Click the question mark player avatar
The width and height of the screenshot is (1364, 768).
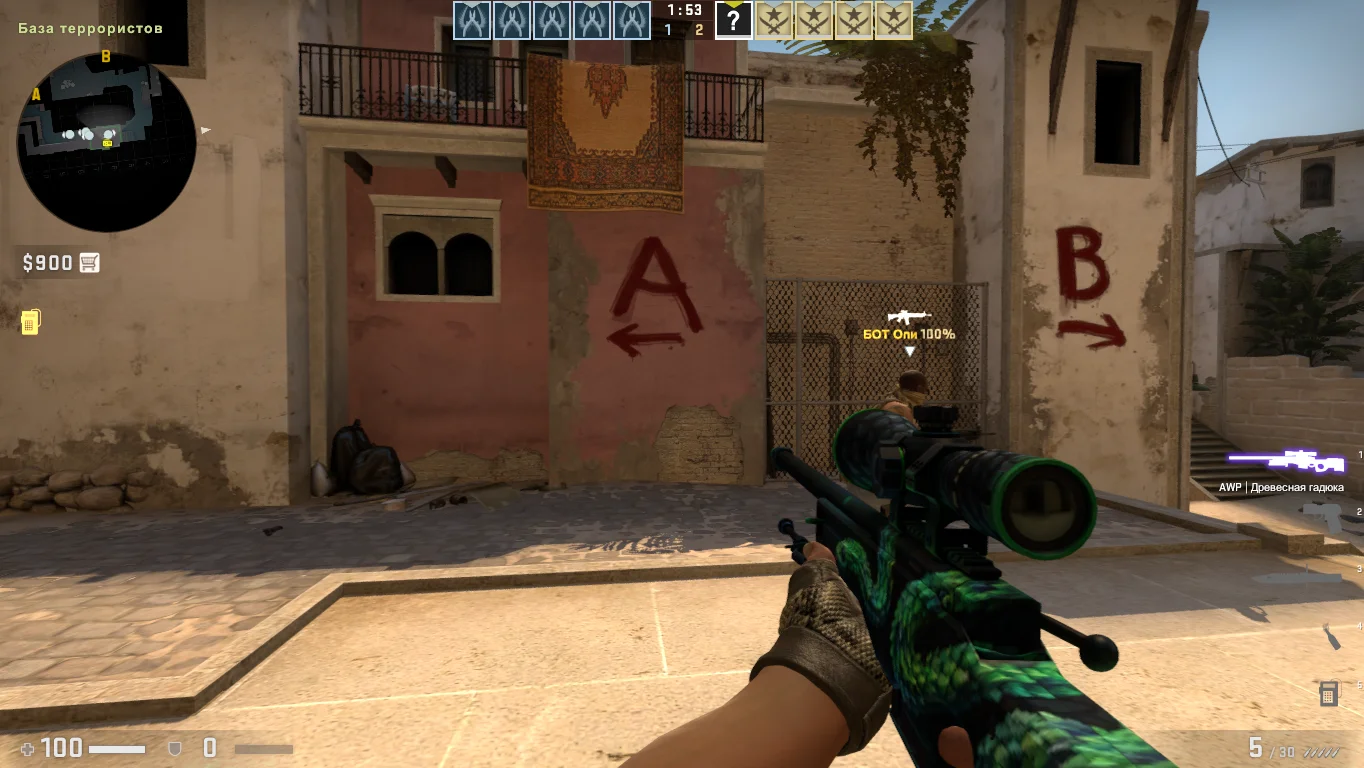point(733,20)
